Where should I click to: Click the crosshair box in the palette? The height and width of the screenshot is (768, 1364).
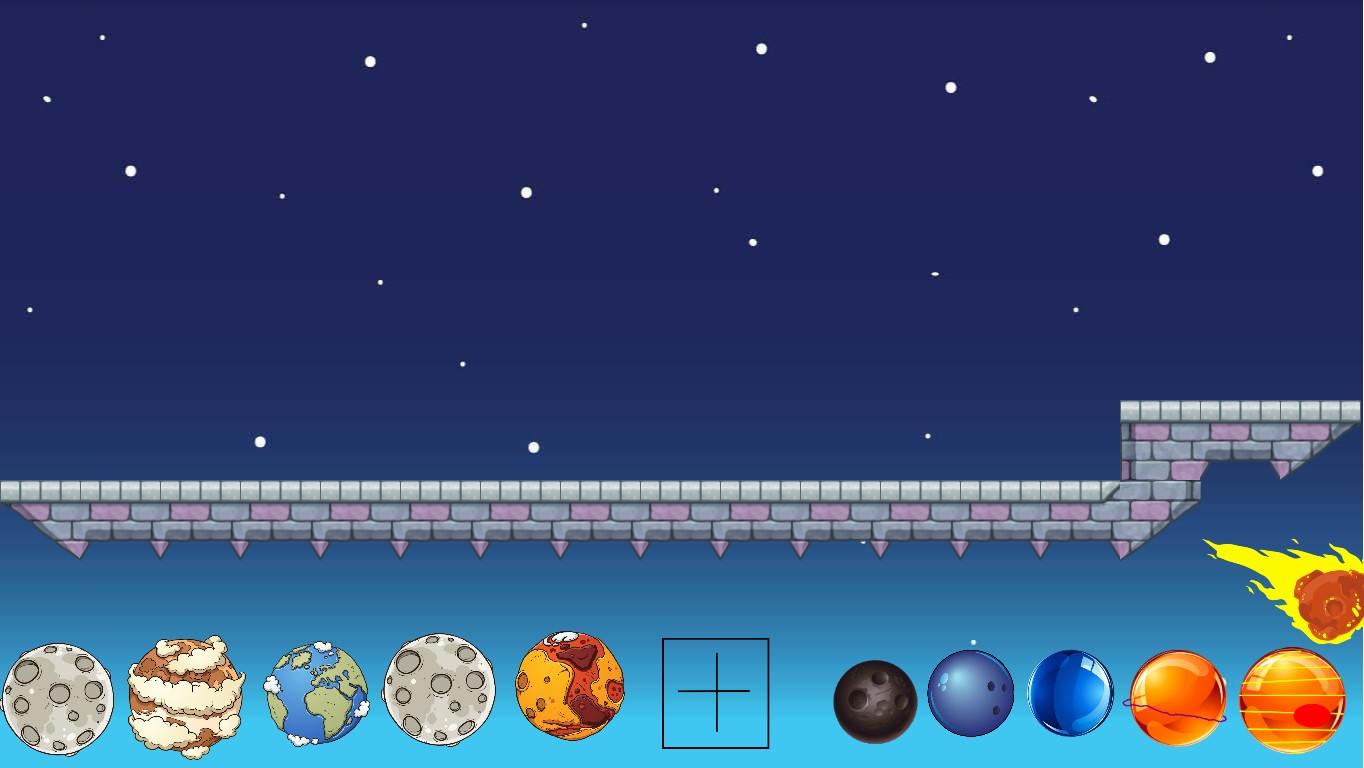(x=715, y=691)
